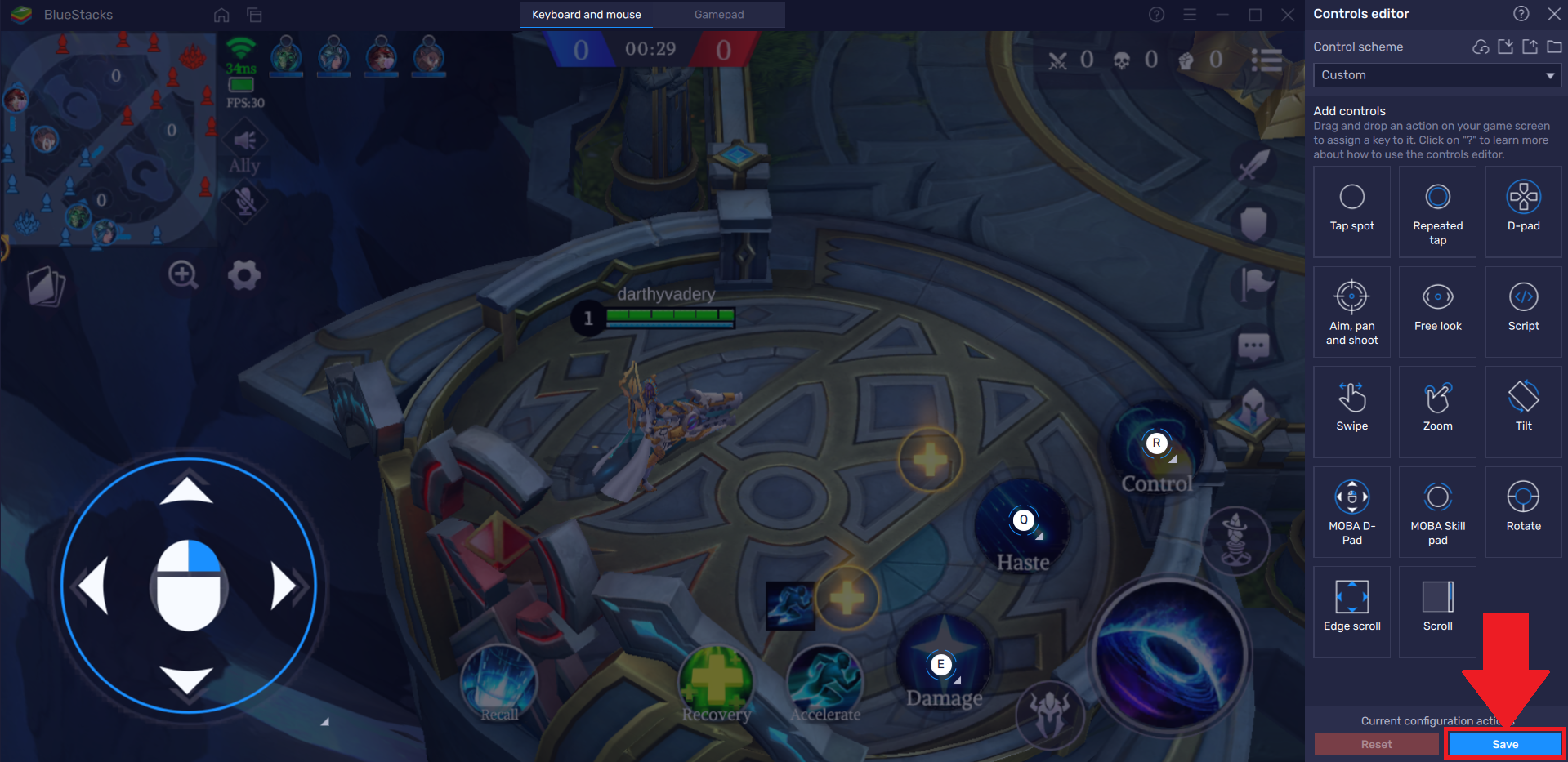1568x762 pixels.
Task: Reset the configuration
Action: [x=1376, y=743]
